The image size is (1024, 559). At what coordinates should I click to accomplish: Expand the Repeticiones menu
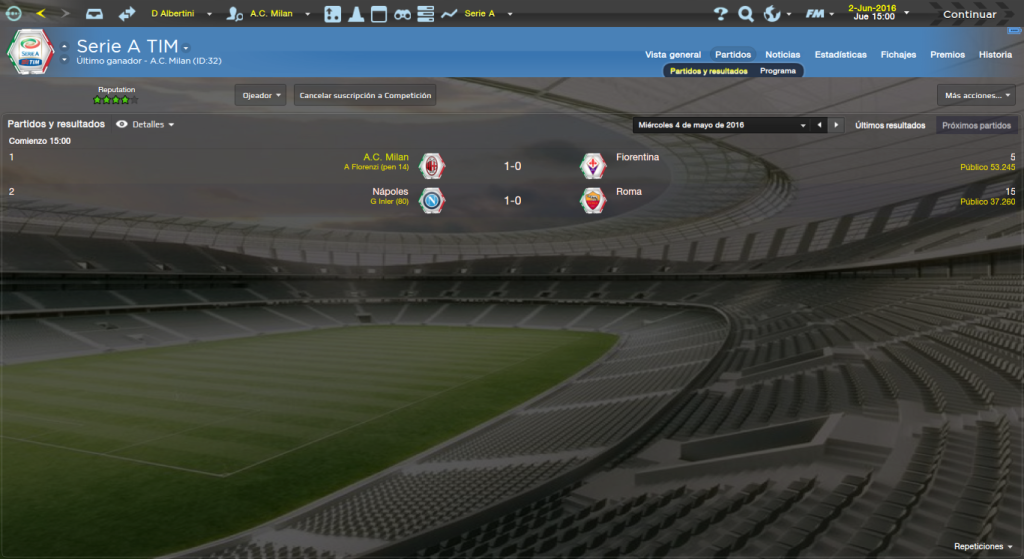point(982,547)
